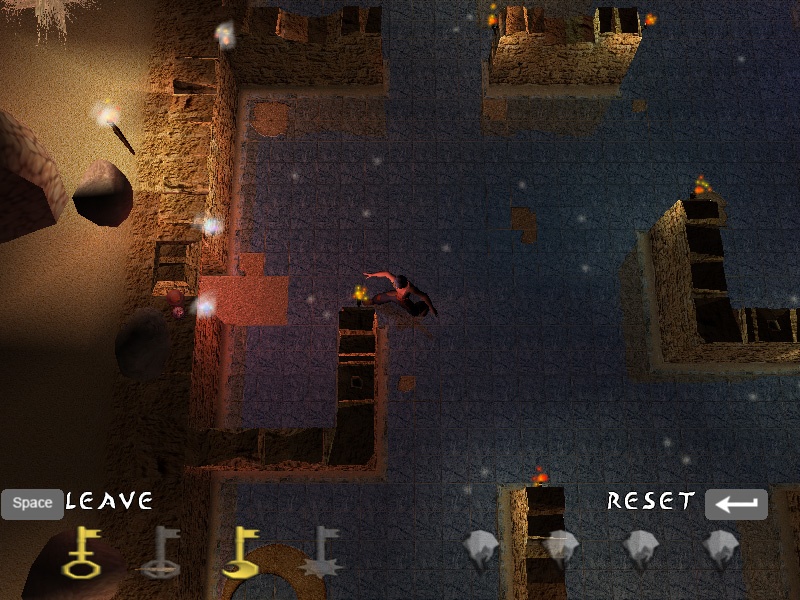
Task: Click the LEAVE label
Action: [109, 501]
